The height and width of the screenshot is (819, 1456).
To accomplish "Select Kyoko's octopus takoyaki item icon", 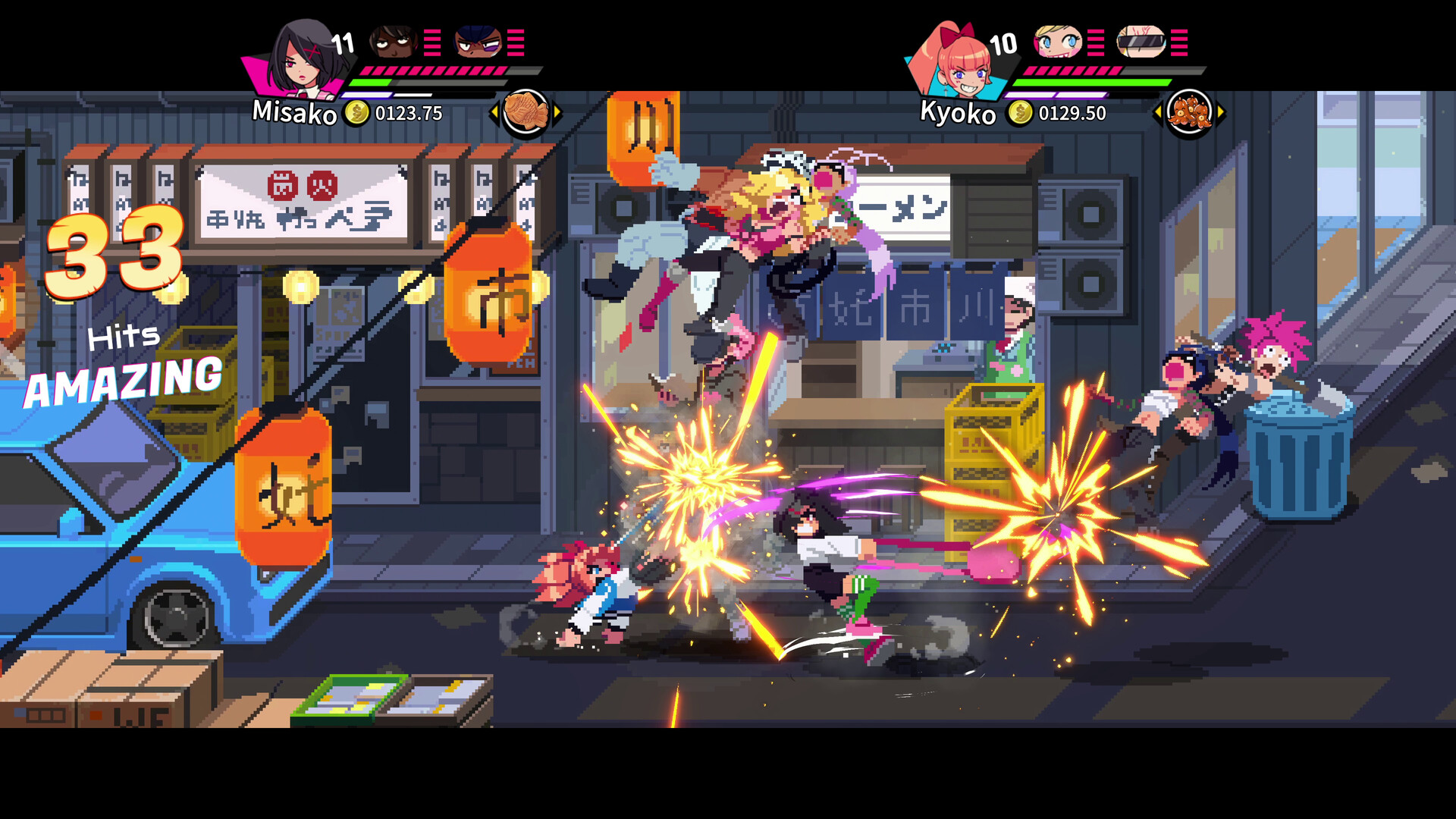I will [1189, 111].
